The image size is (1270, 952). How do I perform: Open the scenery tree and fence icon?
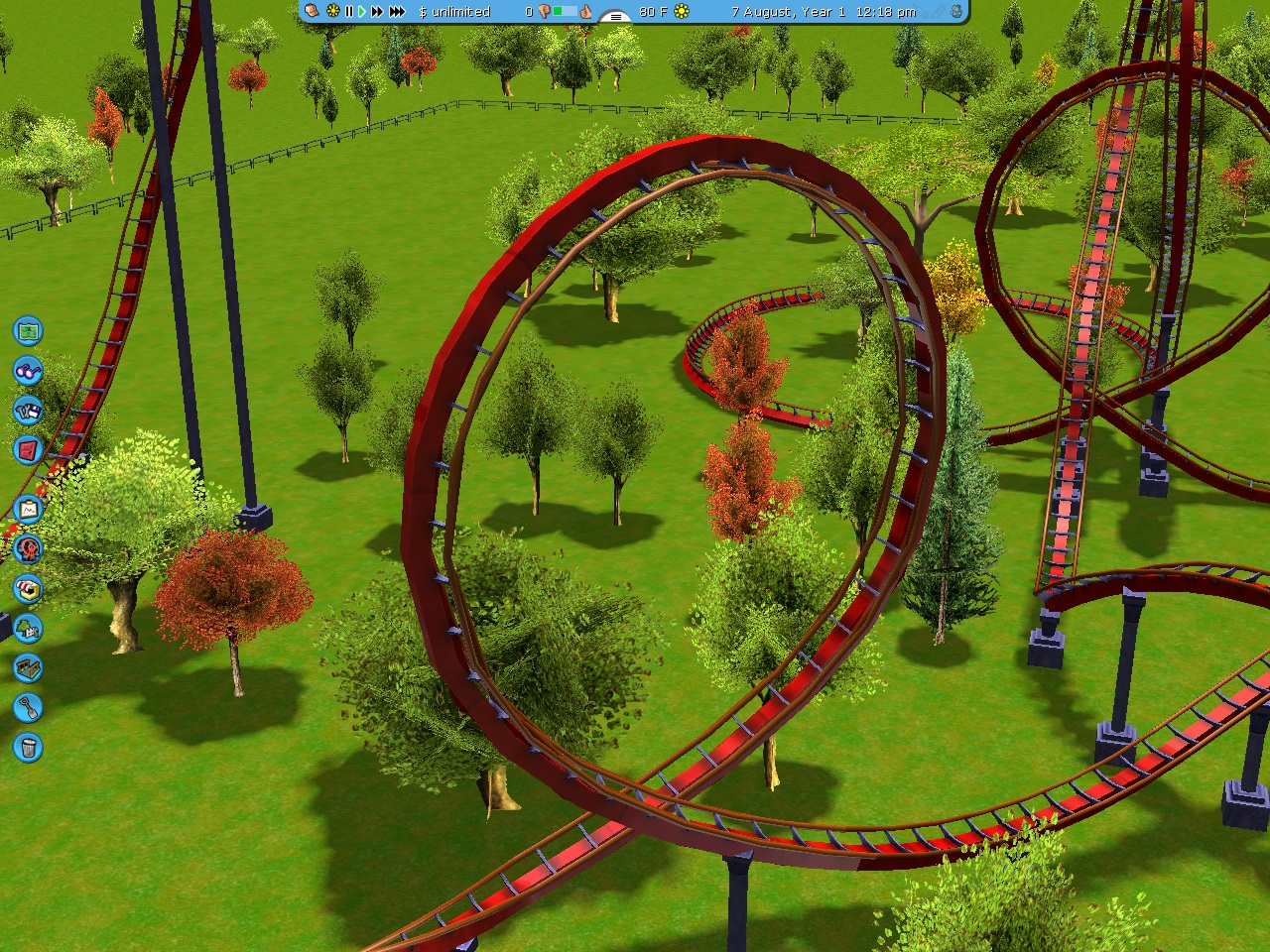[28, 628]
